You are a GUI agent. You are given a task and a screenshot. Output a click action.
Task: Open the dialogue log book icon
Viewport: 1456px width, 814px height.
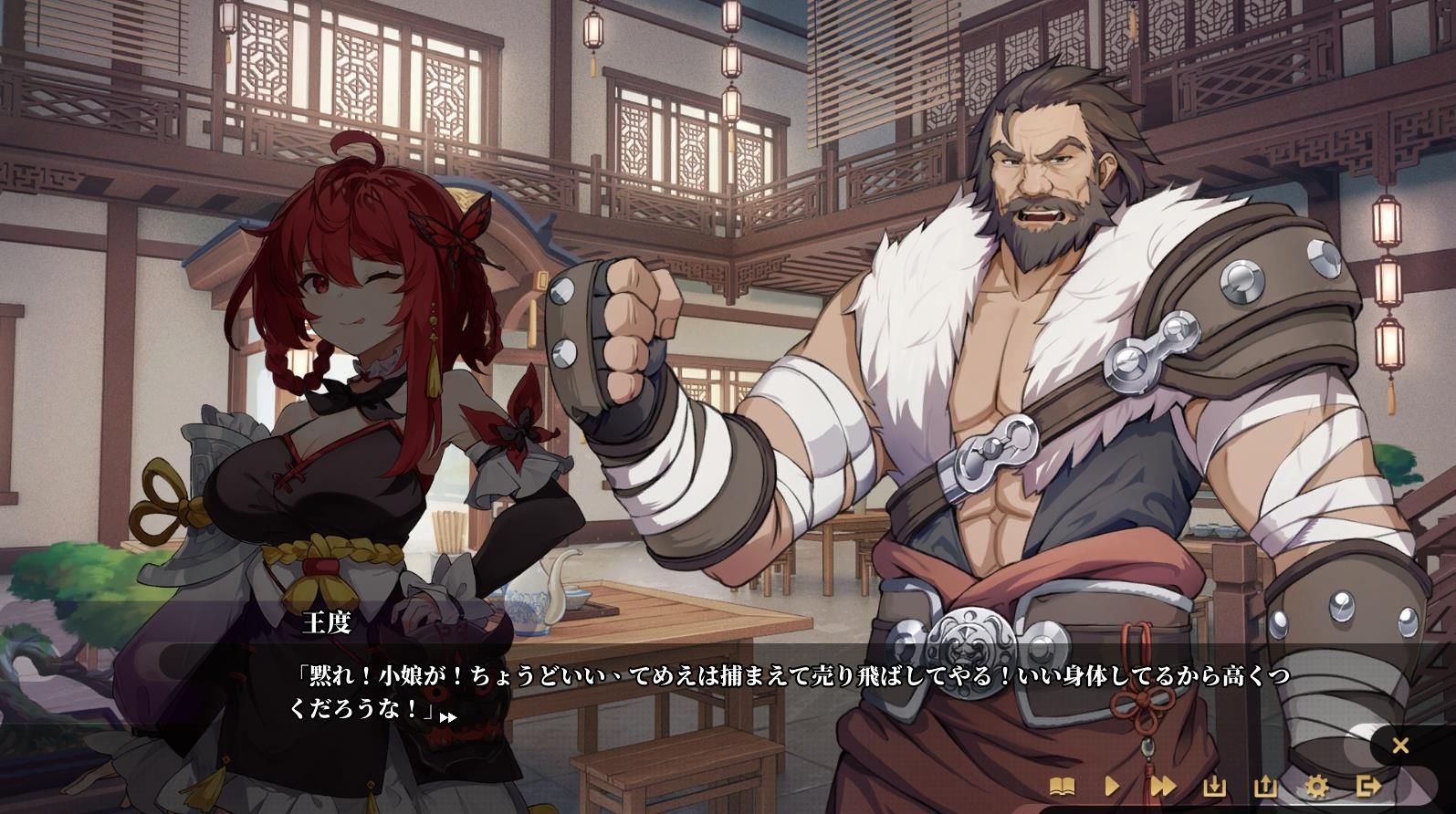(1062, 786)
